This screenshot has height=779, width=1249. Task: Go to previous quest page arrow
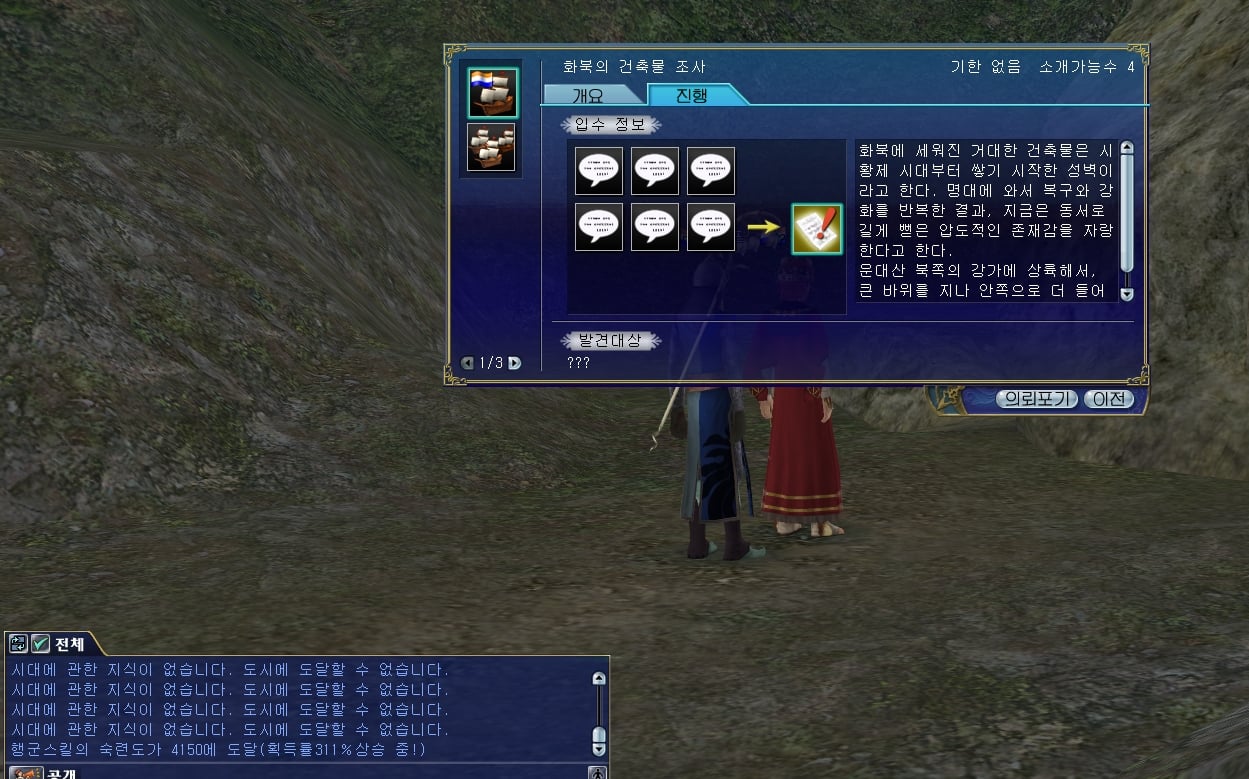[467, 363]
